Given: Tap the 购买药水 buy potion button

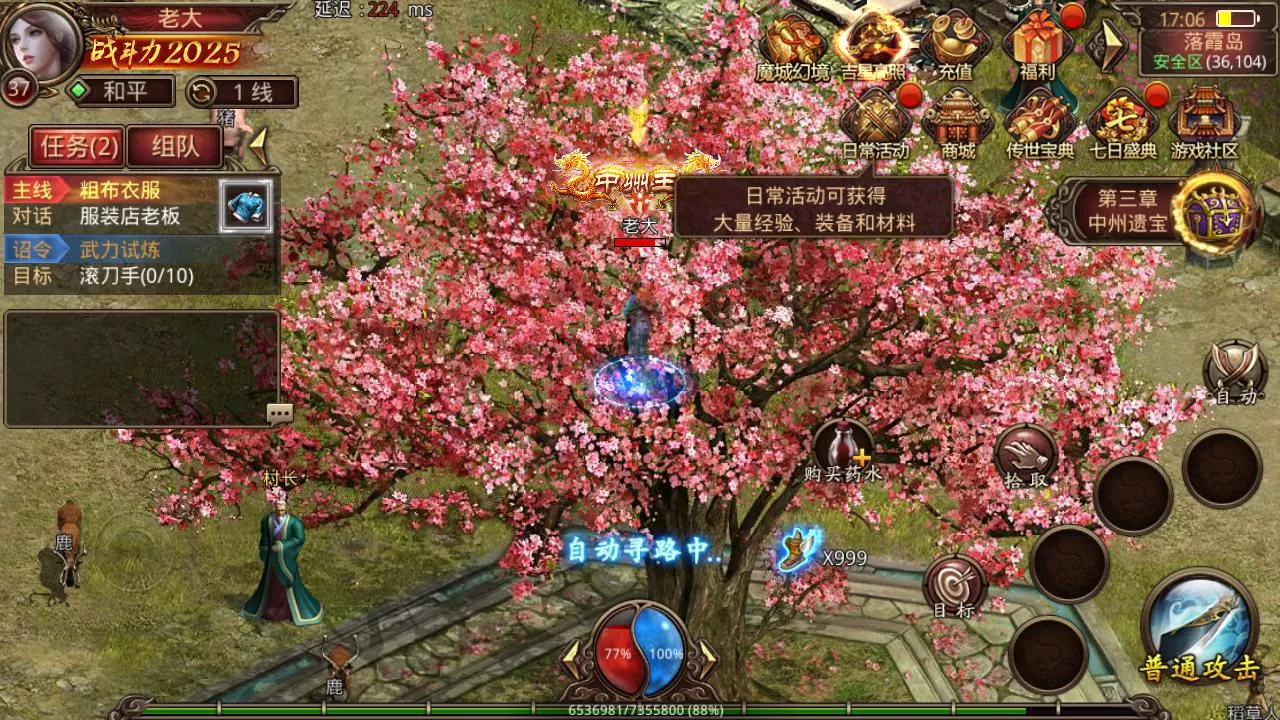Looking at the screenshot, I should click(843, 450).
